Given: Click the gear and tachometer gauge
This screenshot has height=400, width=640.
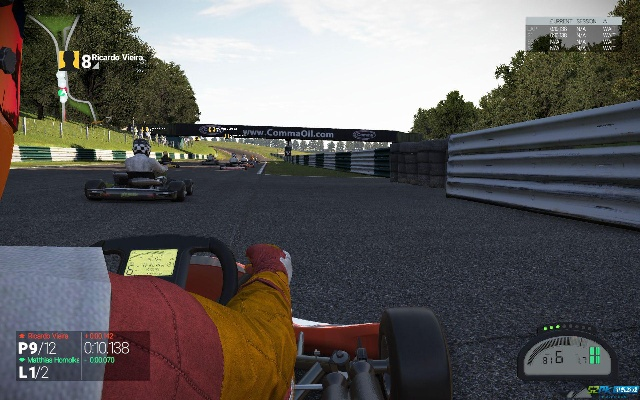Looking at the screenshot, I should pyautogui.click(x=565, y=353).
